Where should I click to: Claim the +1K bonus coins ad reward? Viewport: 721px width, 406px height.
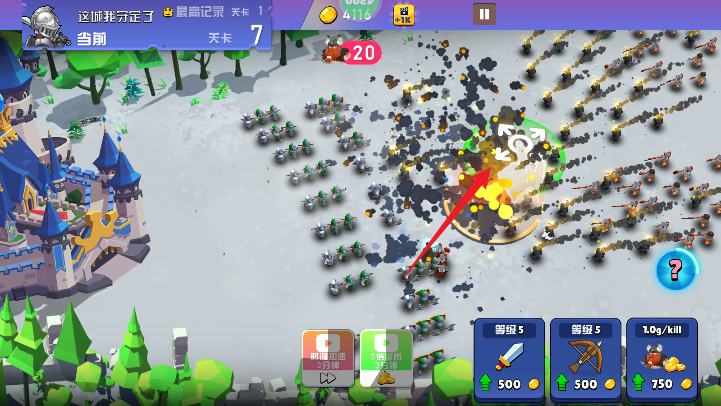404,14
